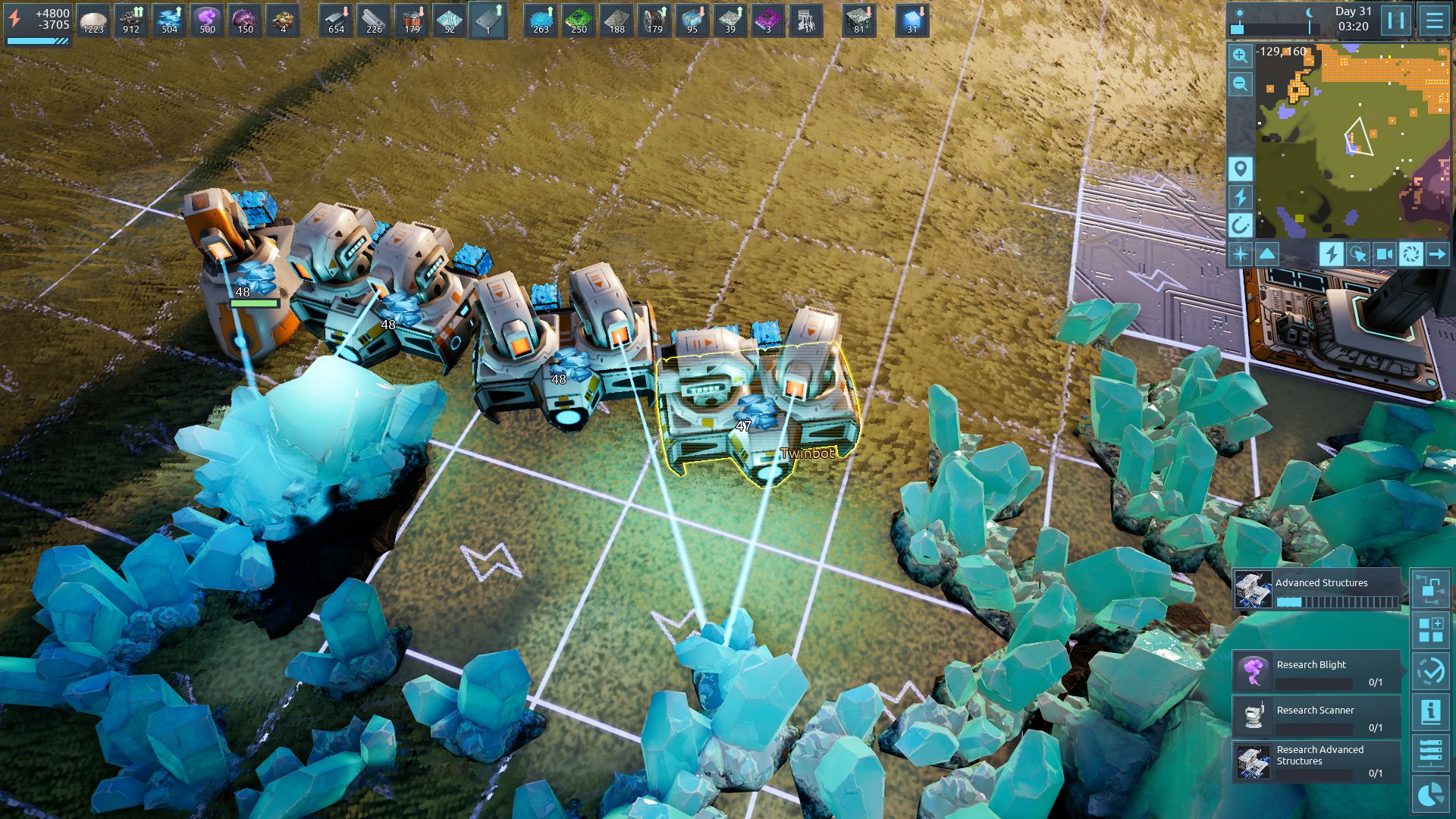Open the Advanced Structures research progress
Image resolution: width=1456 pixels, height=819 pixels.
[x=1316, y=590]
